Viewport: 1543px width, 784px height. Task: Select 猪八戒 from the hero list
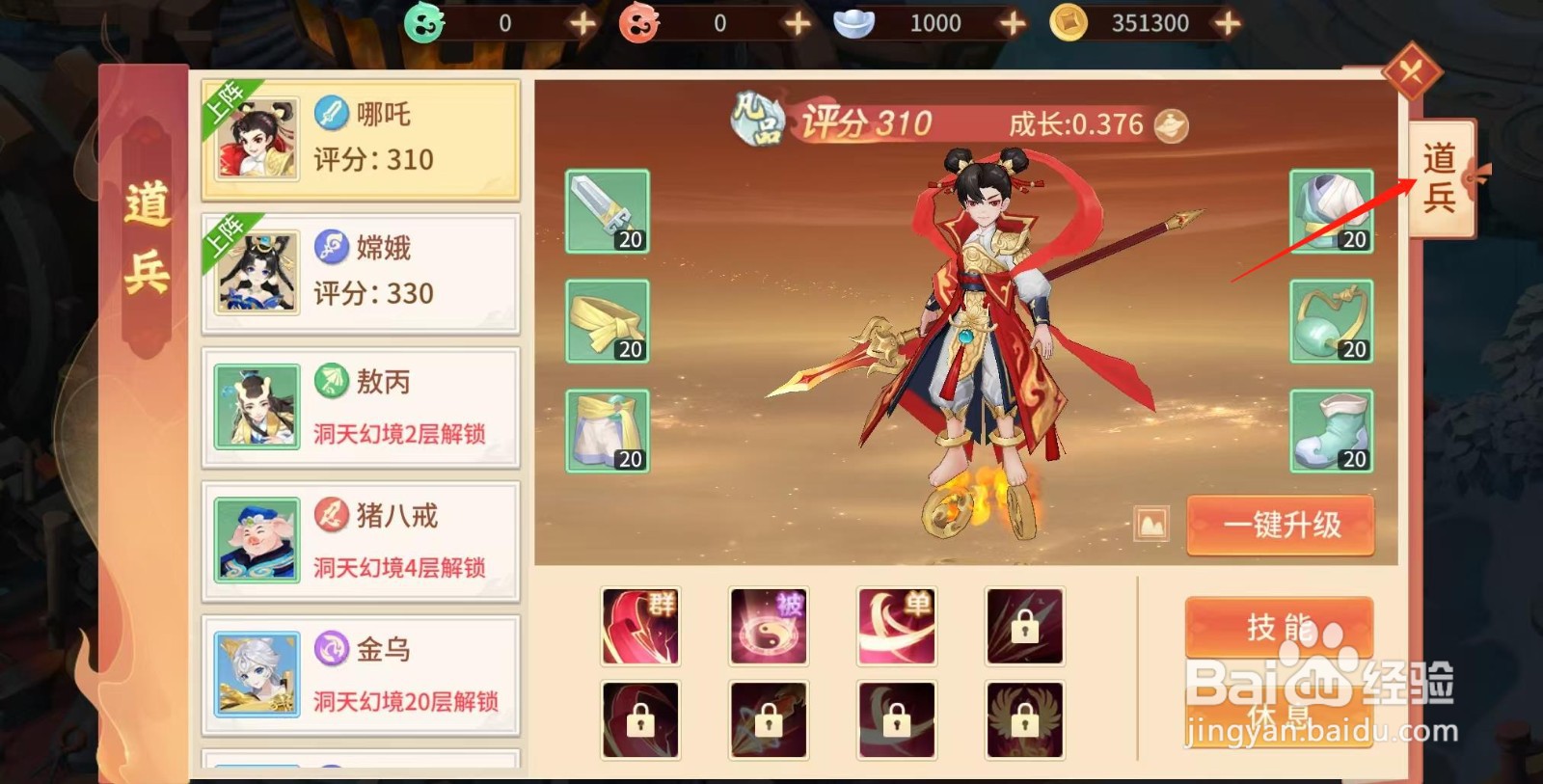(362, 540)
